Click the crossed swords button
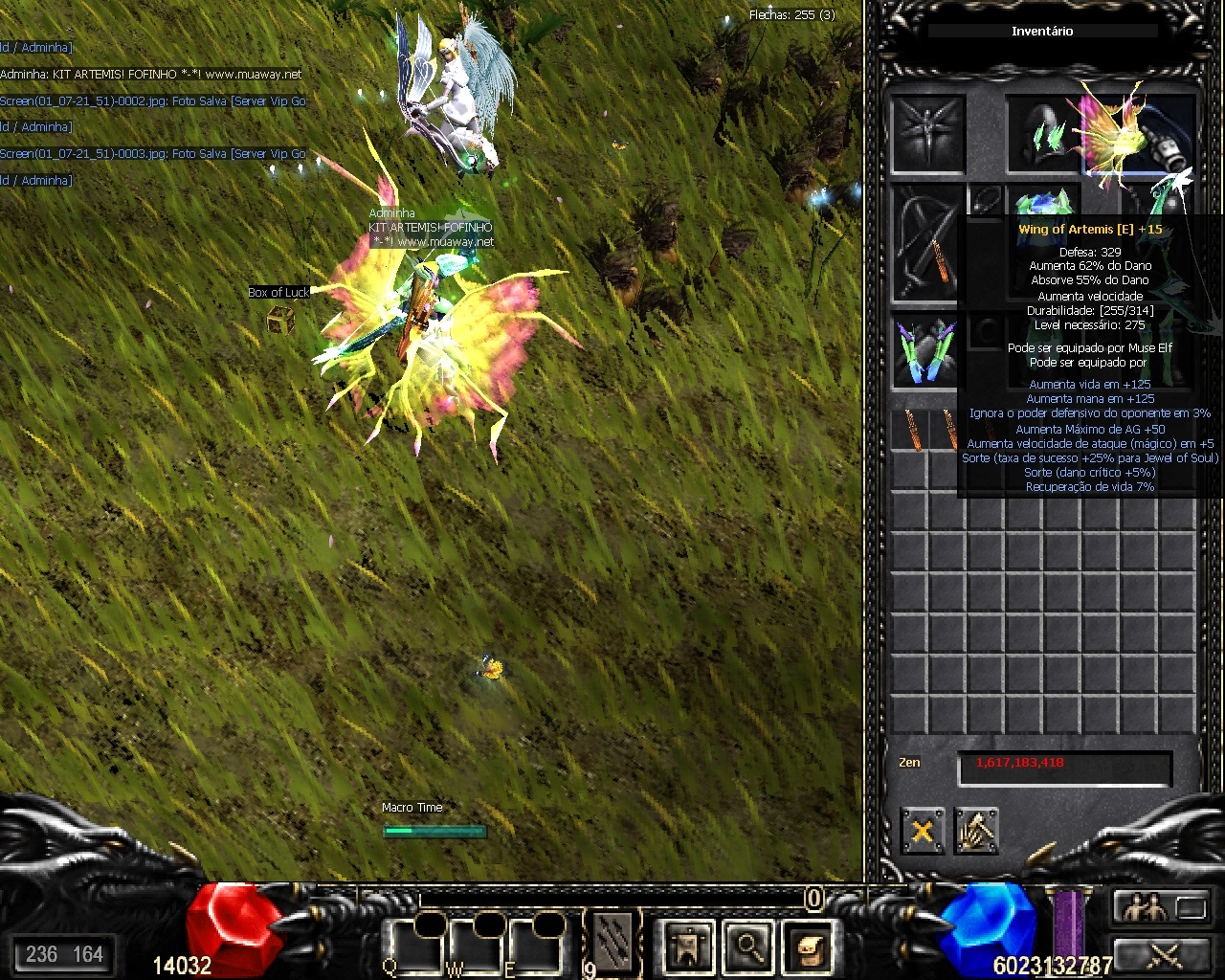This screenshot has width=1225, height=980. coord(1161,953)
